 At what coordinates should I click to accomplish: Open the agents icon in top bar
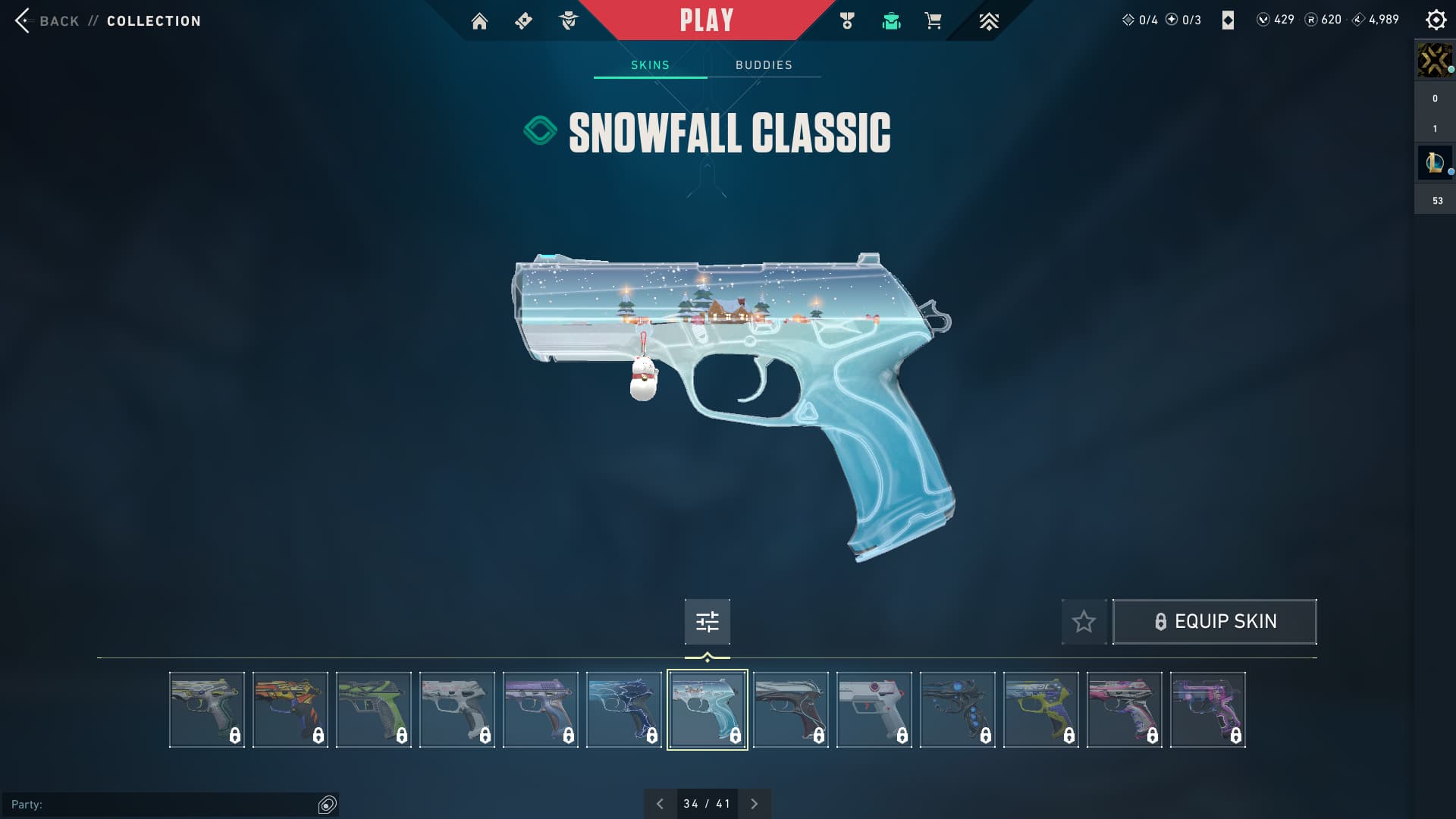click(568, 21)
